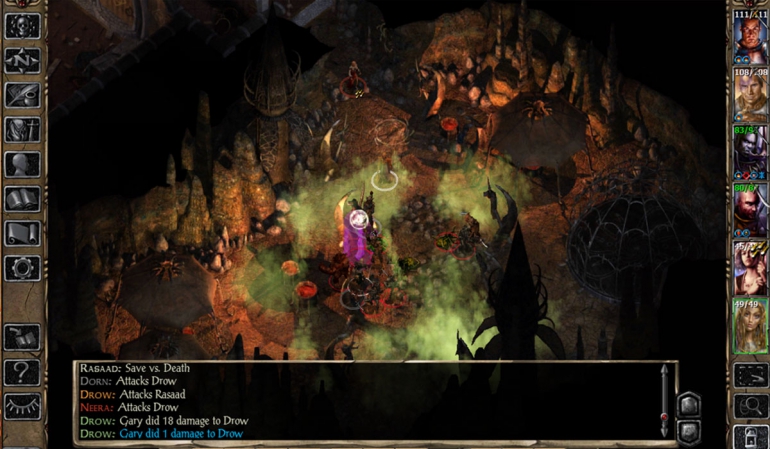Open the area map with the compass button
This screenshot has width=770, height=449.
pyautogui.click(x=22, y=60)
